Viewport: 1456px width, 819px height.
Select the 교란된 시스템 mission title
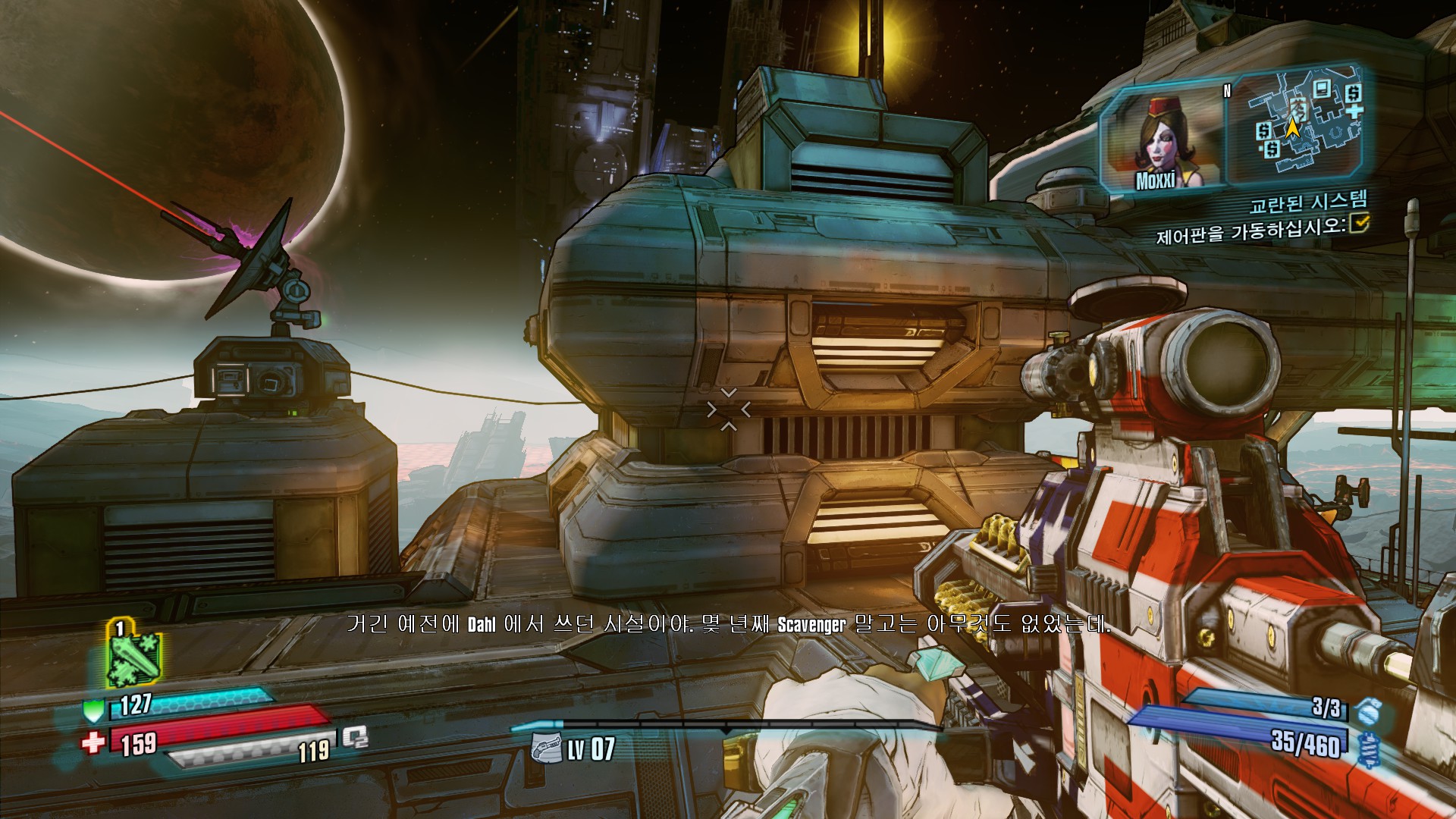(x=1307, y=202)
